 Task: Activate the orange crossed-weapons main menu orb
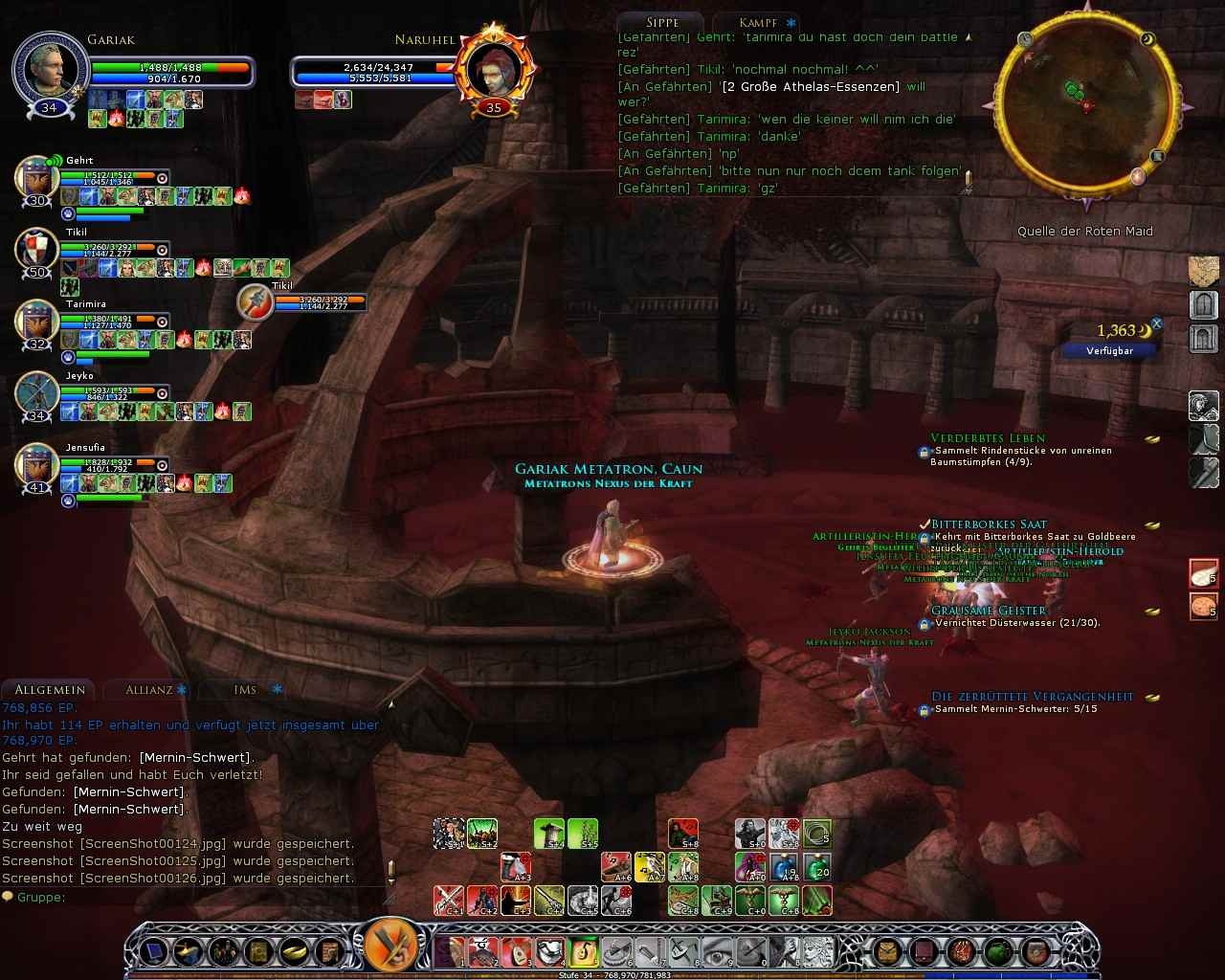(x=390, y=946)
